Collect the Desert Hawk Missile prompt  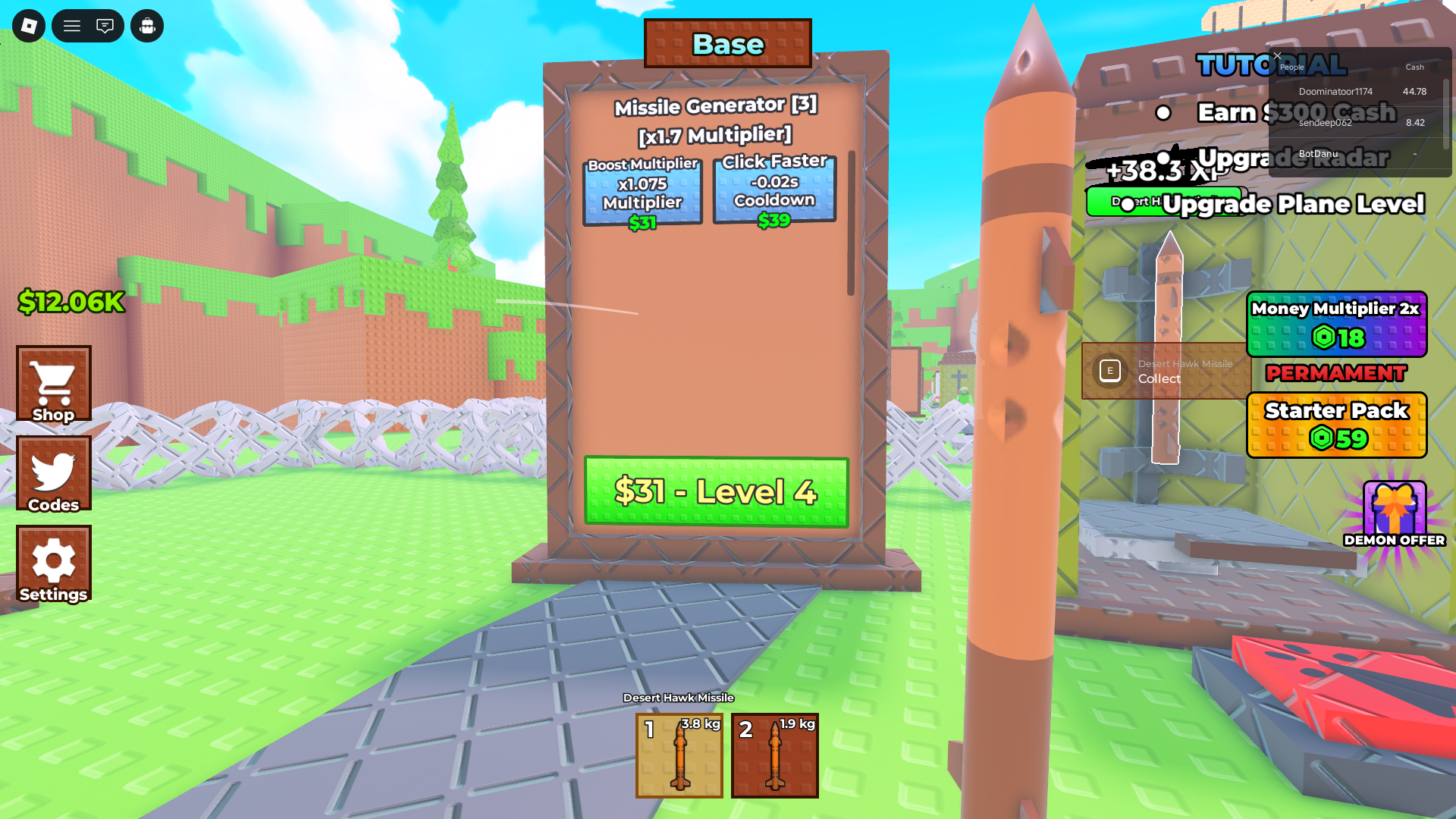coord(1166,372)
